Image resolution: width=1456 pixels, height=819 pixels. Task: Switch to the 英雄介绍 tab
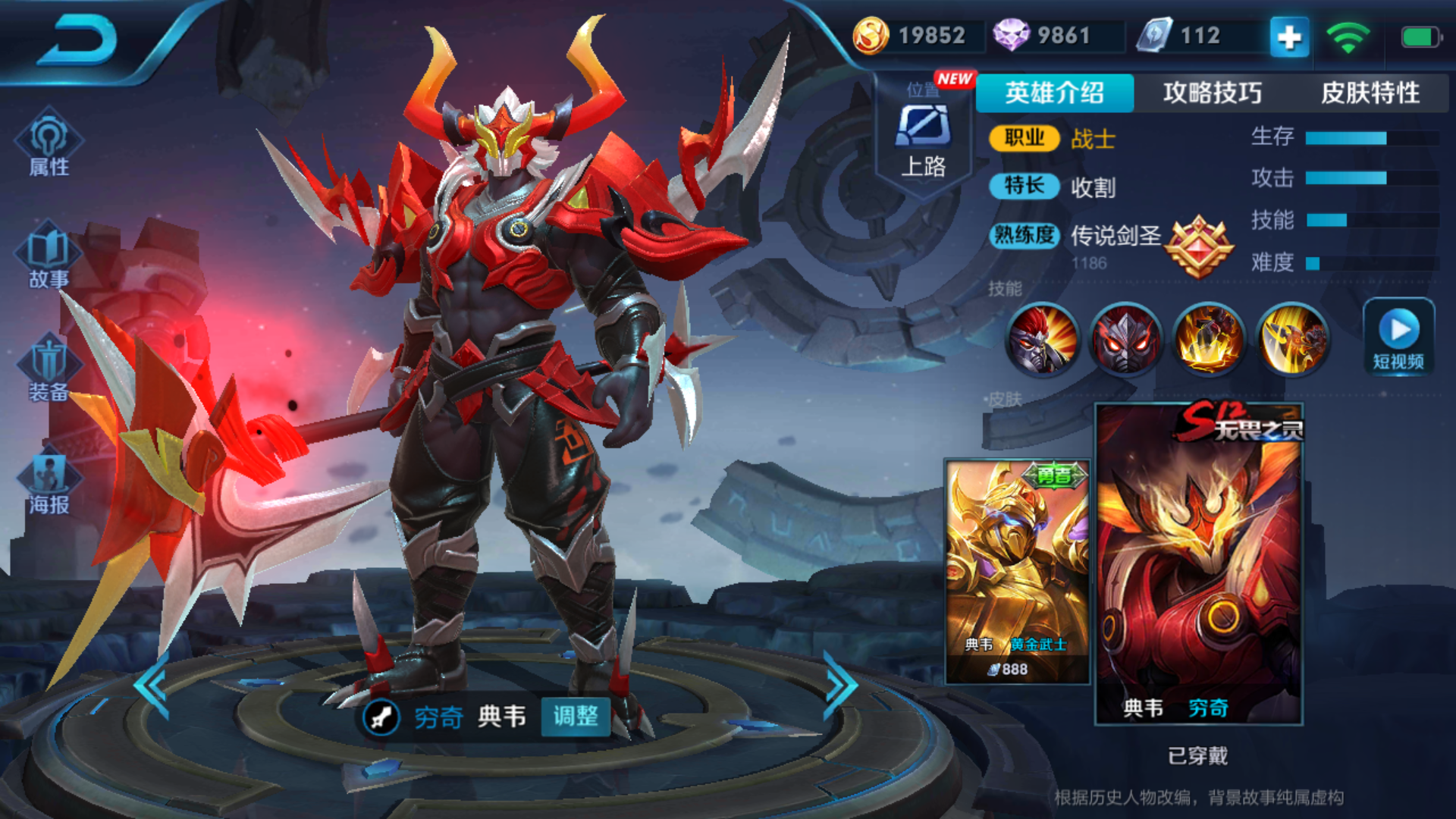tap(1054, 93)
